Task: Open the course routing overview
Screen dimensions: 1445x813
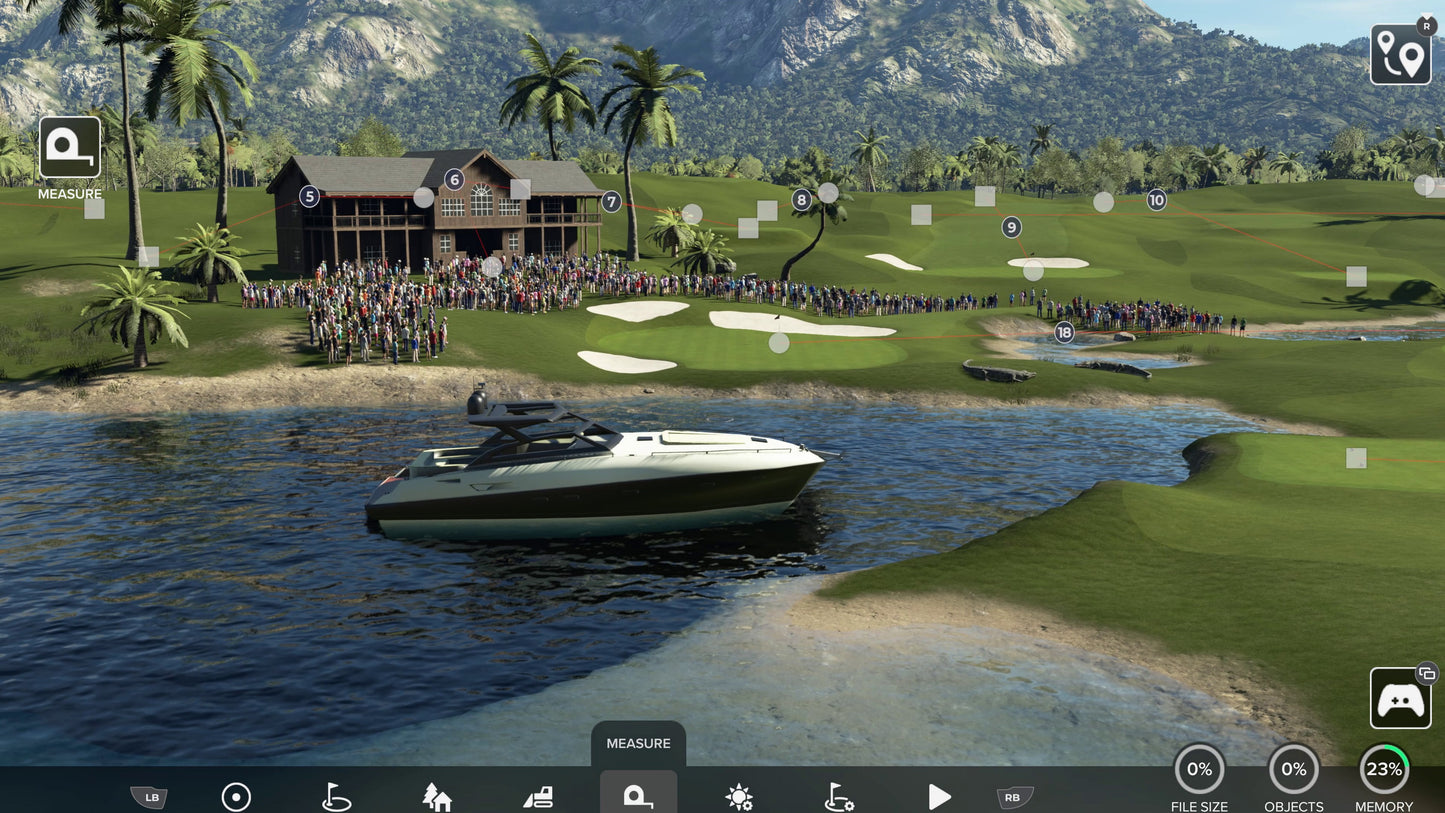Action: coord(1400,55)
